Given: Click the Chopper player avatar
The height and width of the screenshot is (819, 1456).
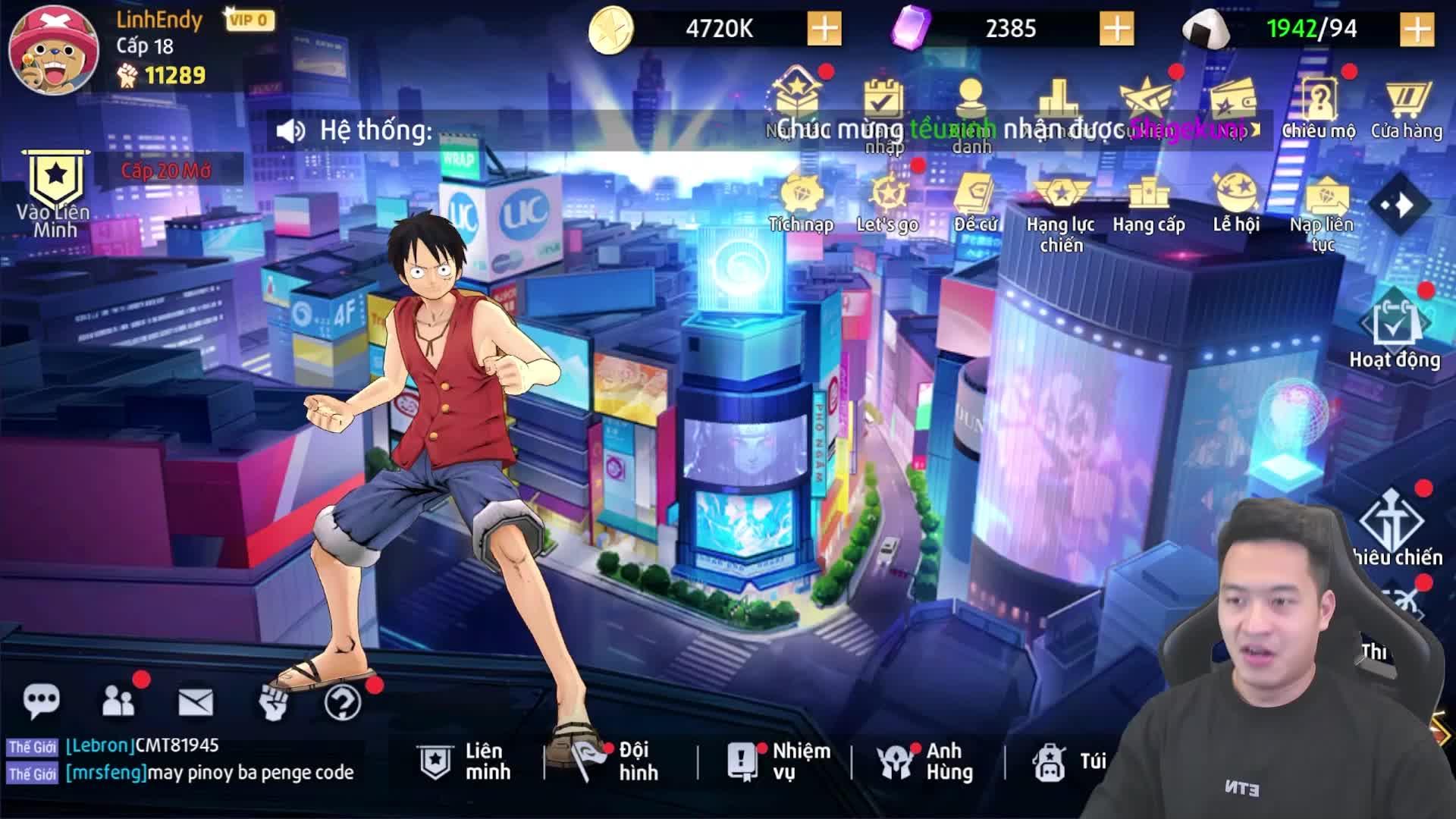Looking at the screenshot, I should click(x=53, y=51).
